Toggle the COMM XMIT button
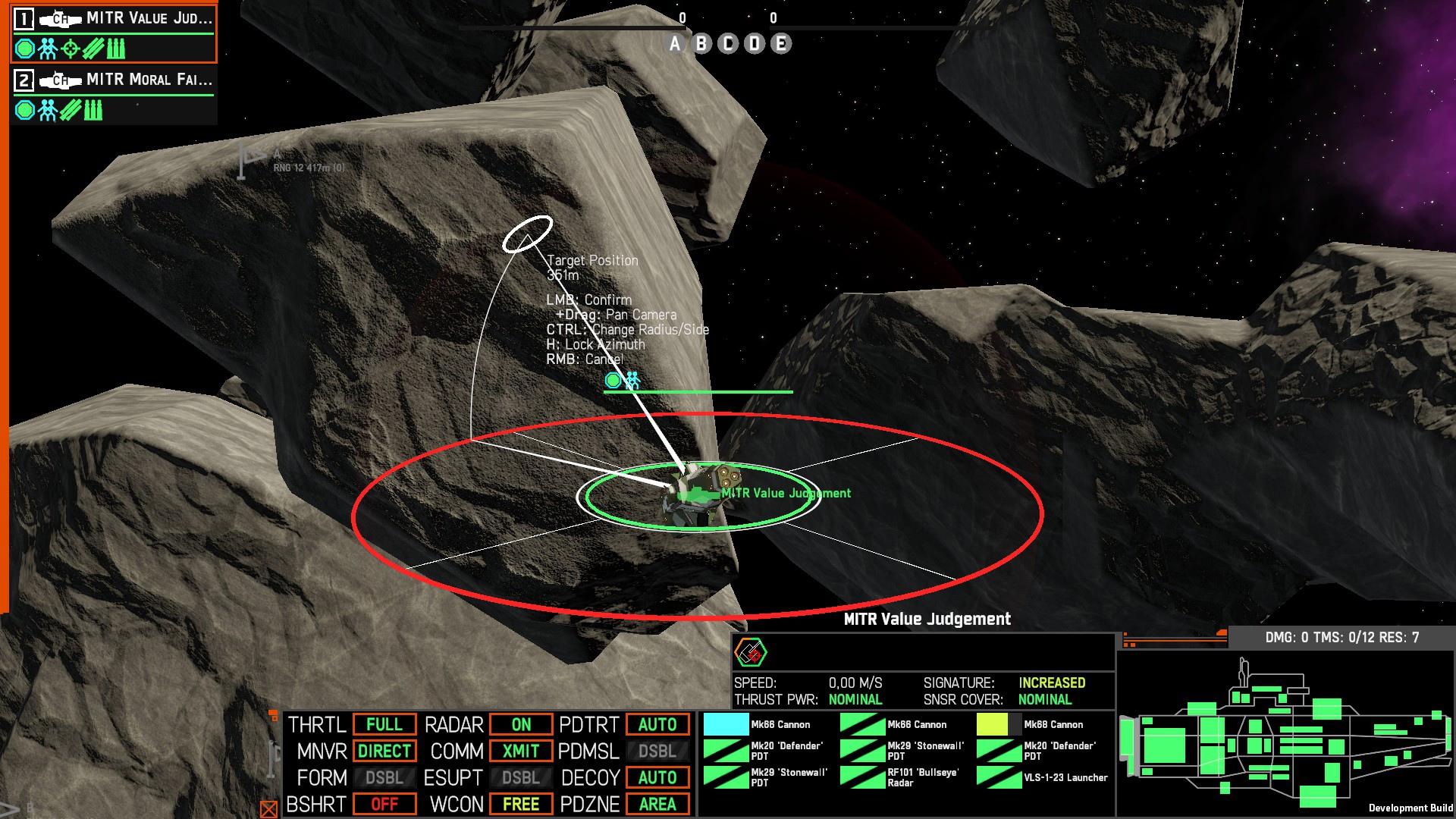This screenshot has height=819, width=1456. tap(521, 752)
